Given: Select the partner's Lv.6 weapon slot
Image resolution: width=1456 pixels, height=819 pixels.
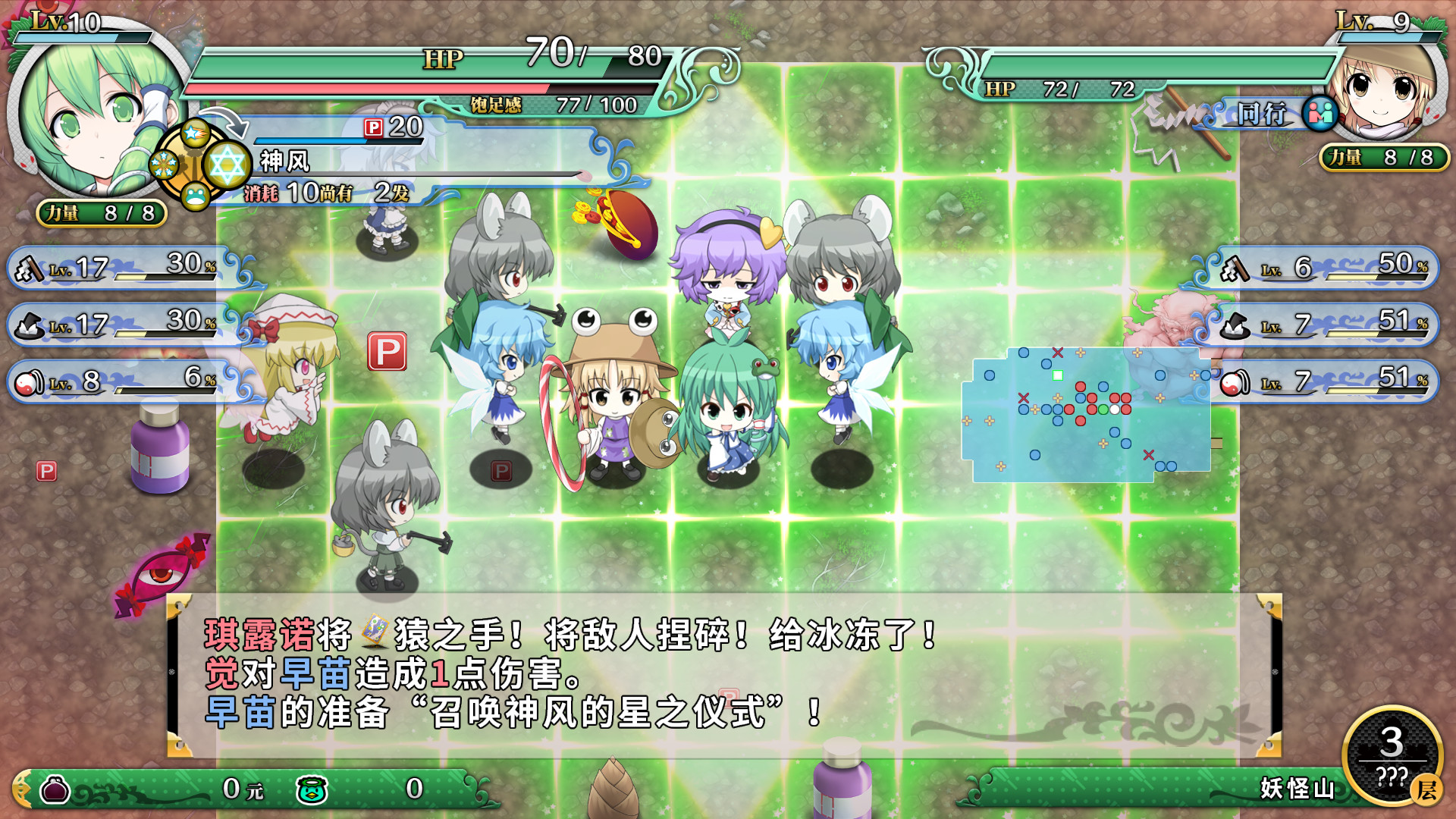Looking at the screenshot, I should [1323, 267].
